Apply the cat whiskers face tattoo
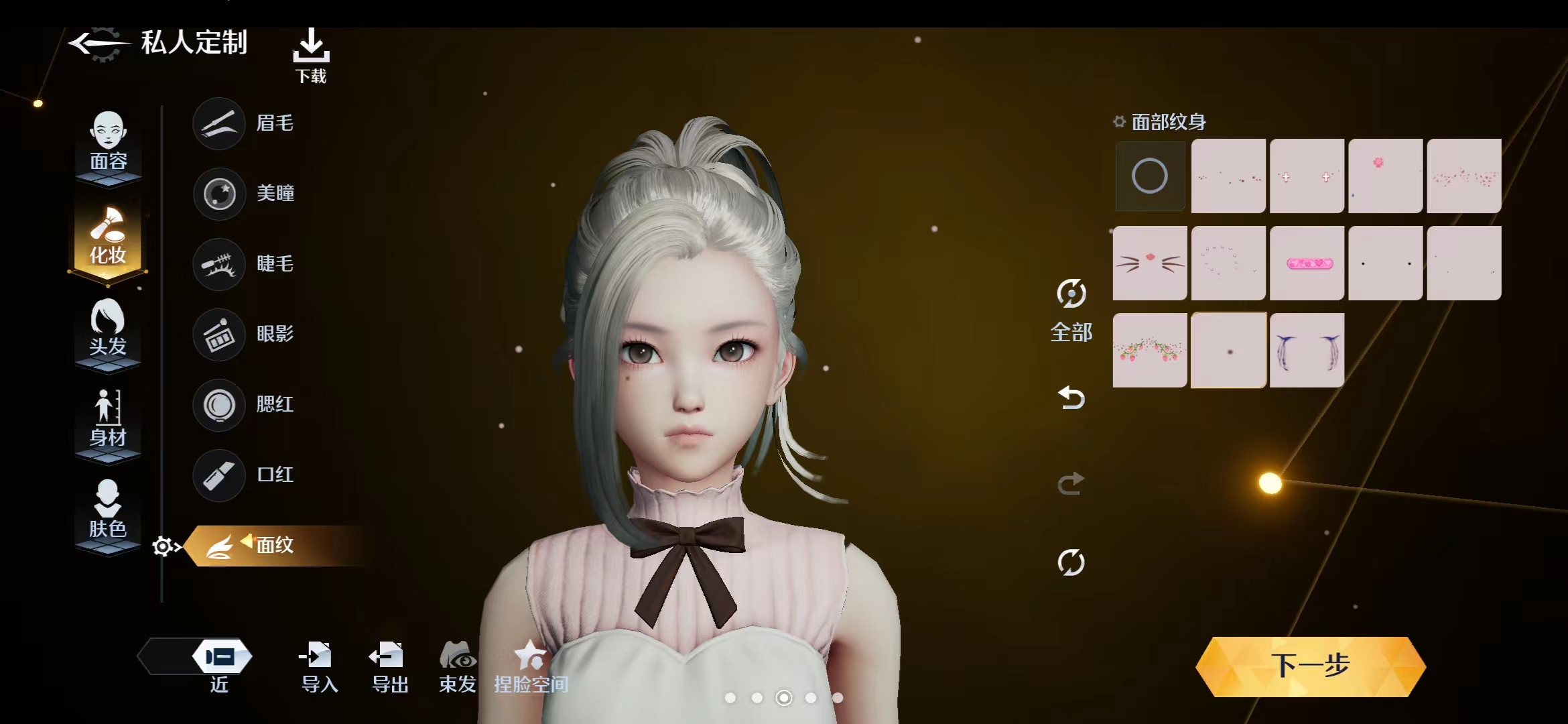Viewport: 1568px width, 724px height. point(1150,263)
